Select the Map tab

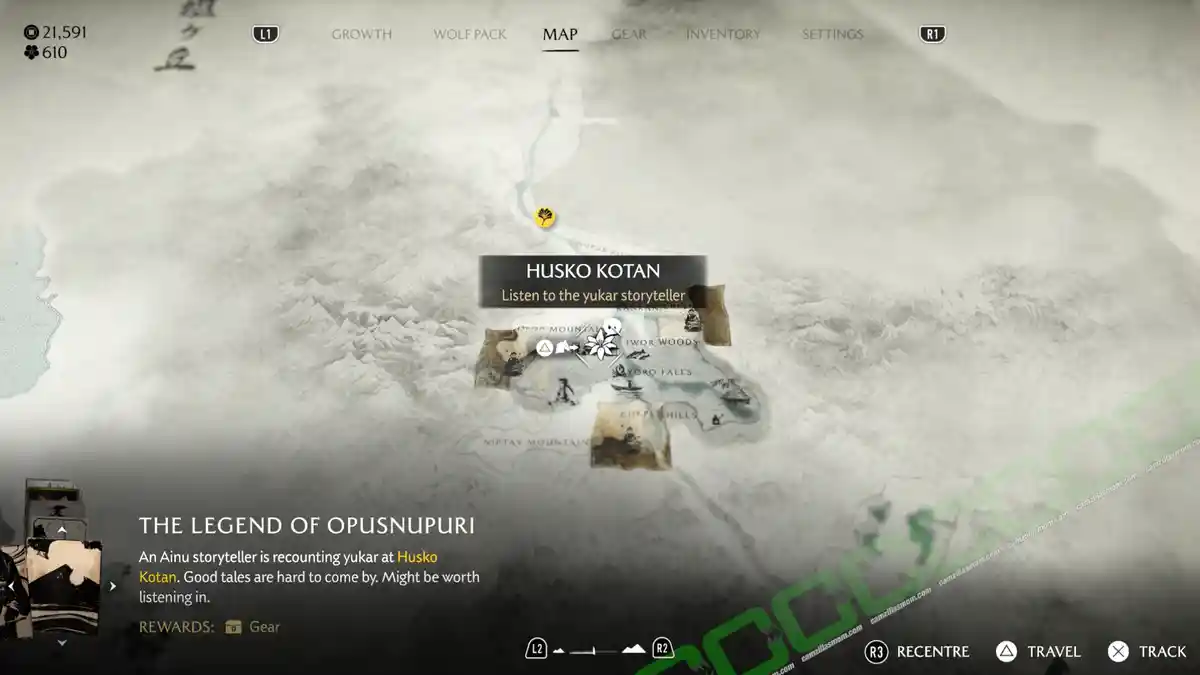pyautogui.click(x=560, y=34)
